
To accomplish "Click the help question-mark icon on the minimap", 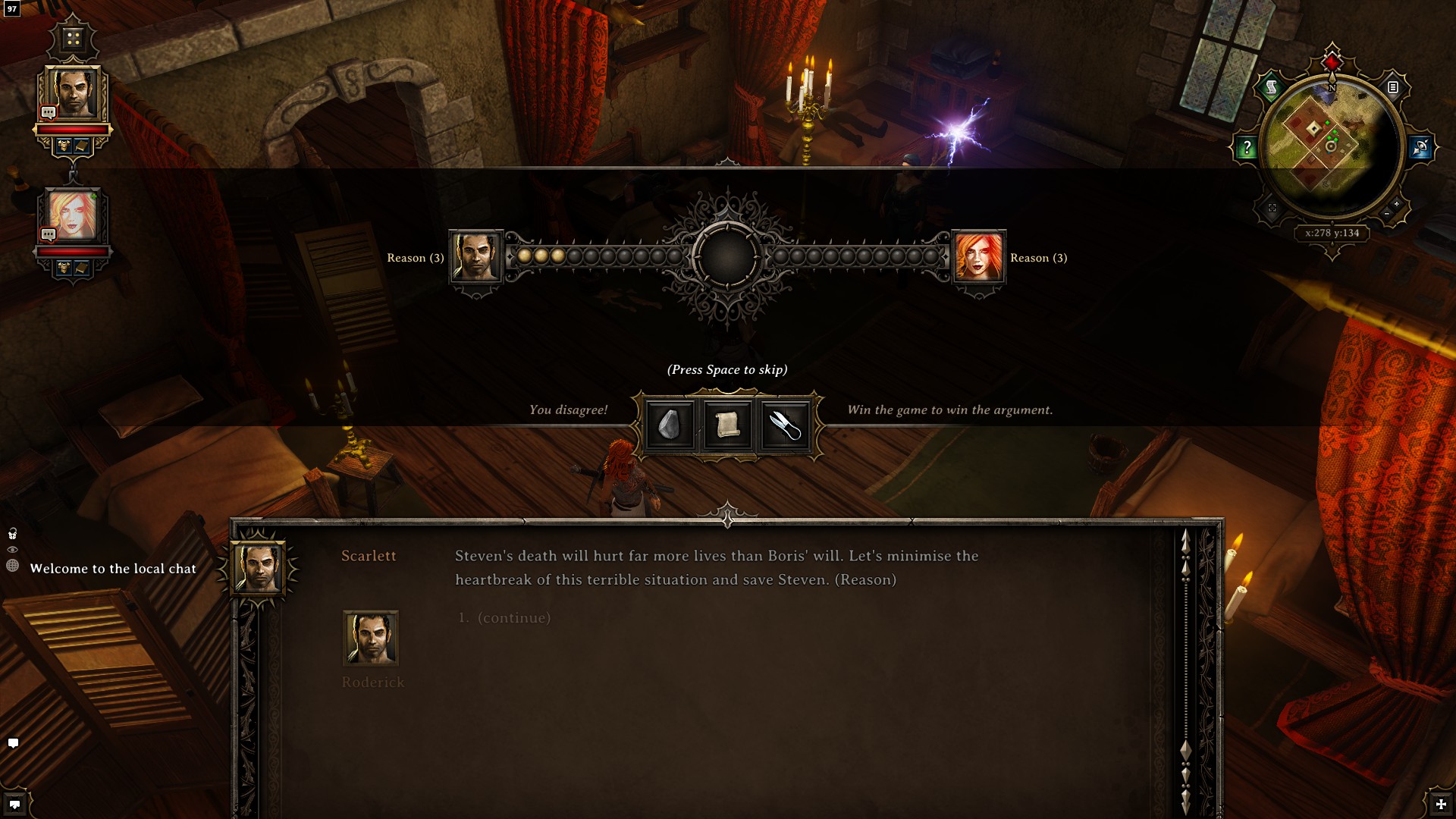I will (x=1247, y=146).
